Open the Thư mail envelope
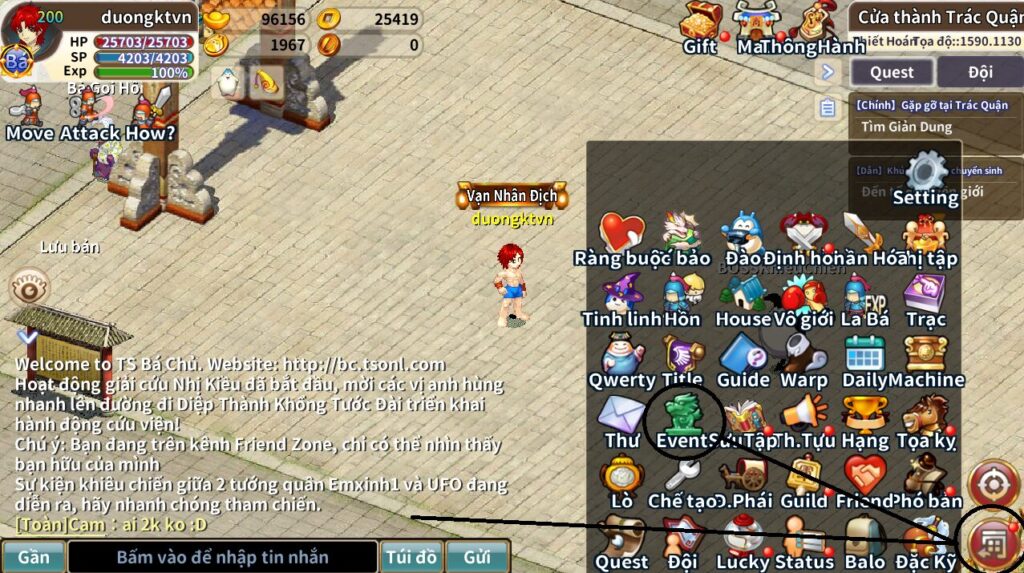The image size is (1024, 573). (621, 418)
